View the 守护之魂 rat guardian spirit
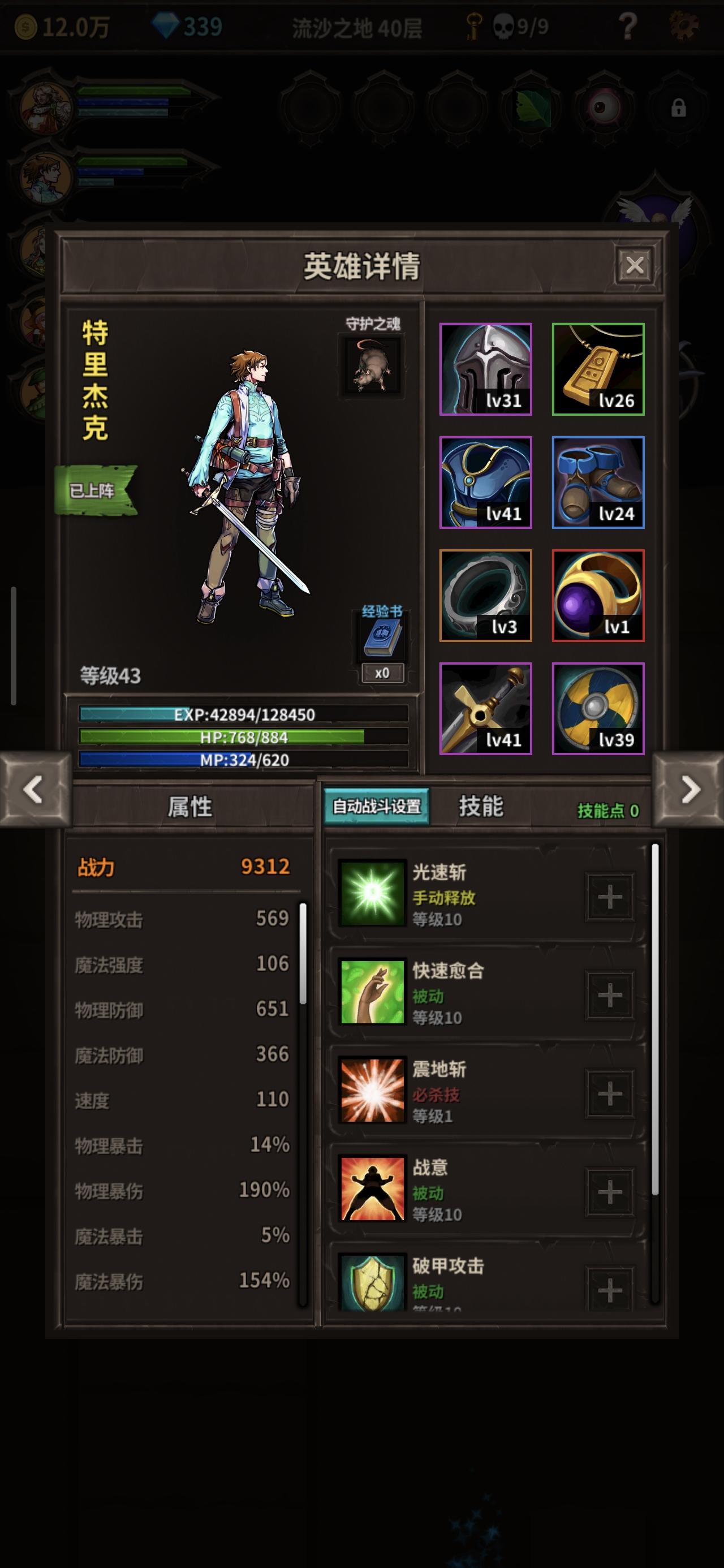The height and width of the screenshot is (1568, 724). point(372,364)
